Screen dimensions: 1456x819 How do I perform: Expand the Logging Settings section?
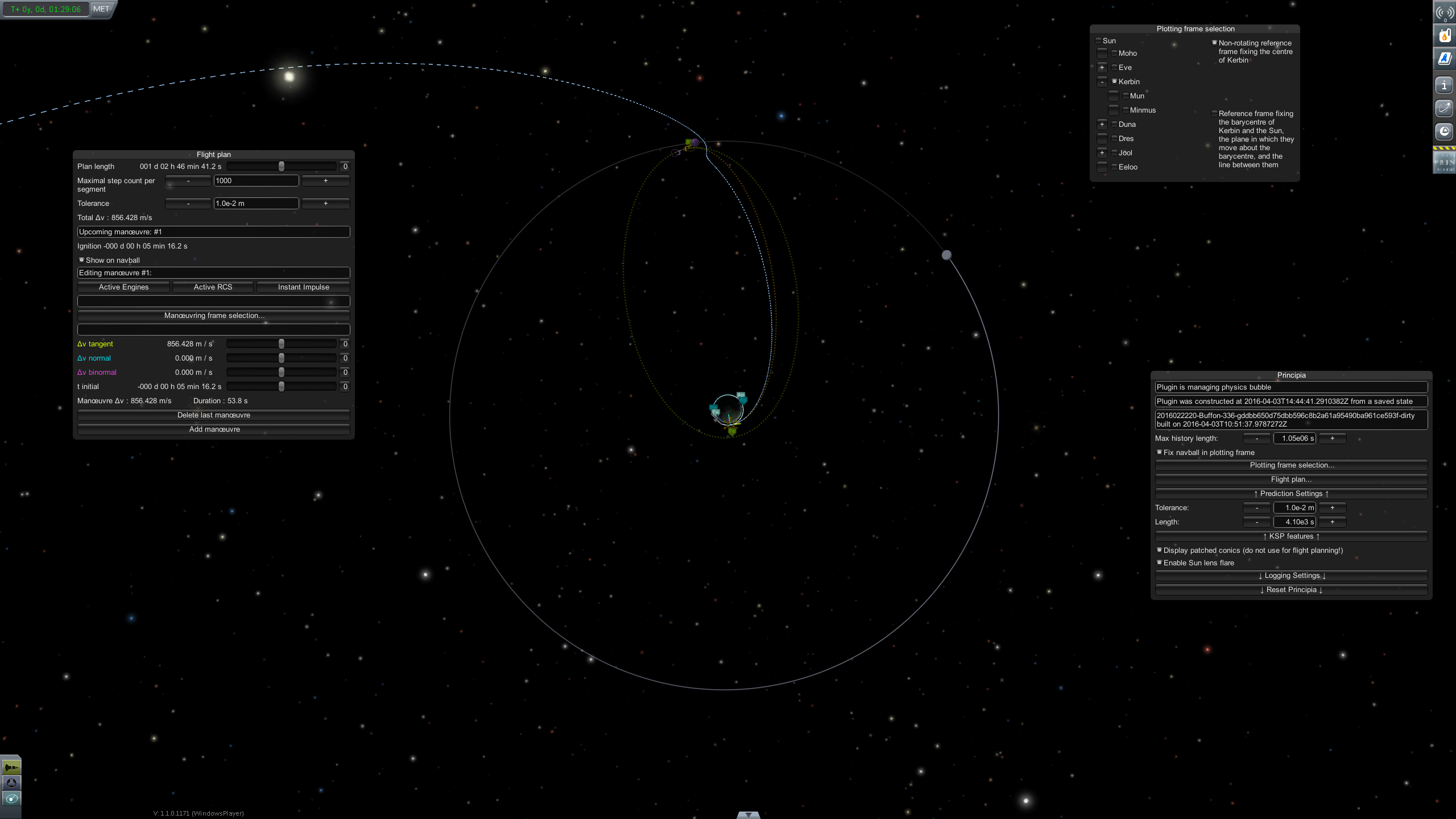(1291, 576)
